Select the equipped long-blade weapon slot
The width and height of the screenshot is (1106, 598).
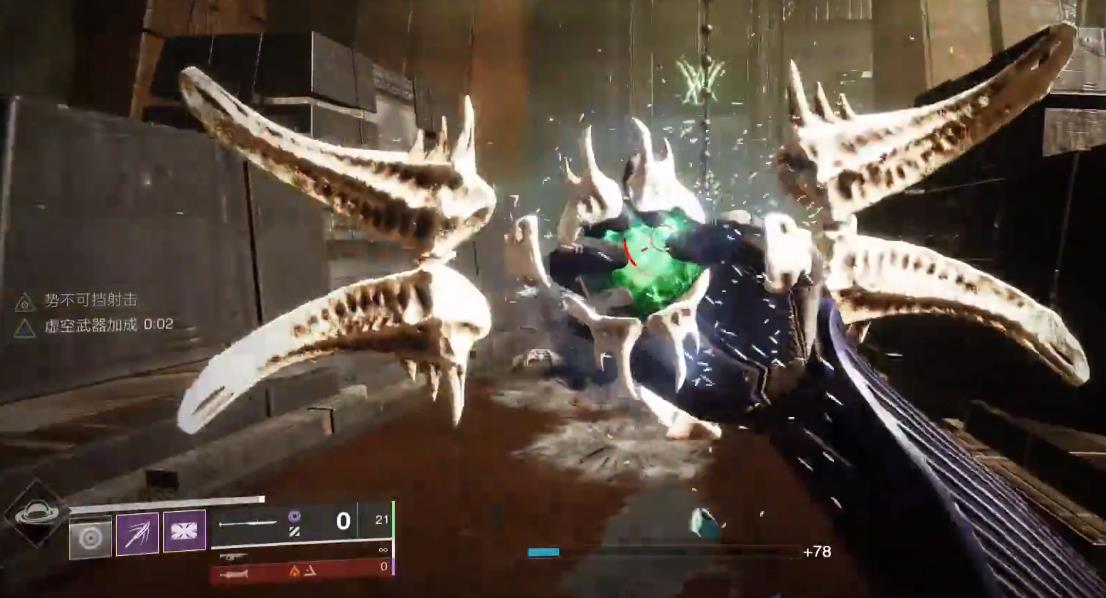300,522
